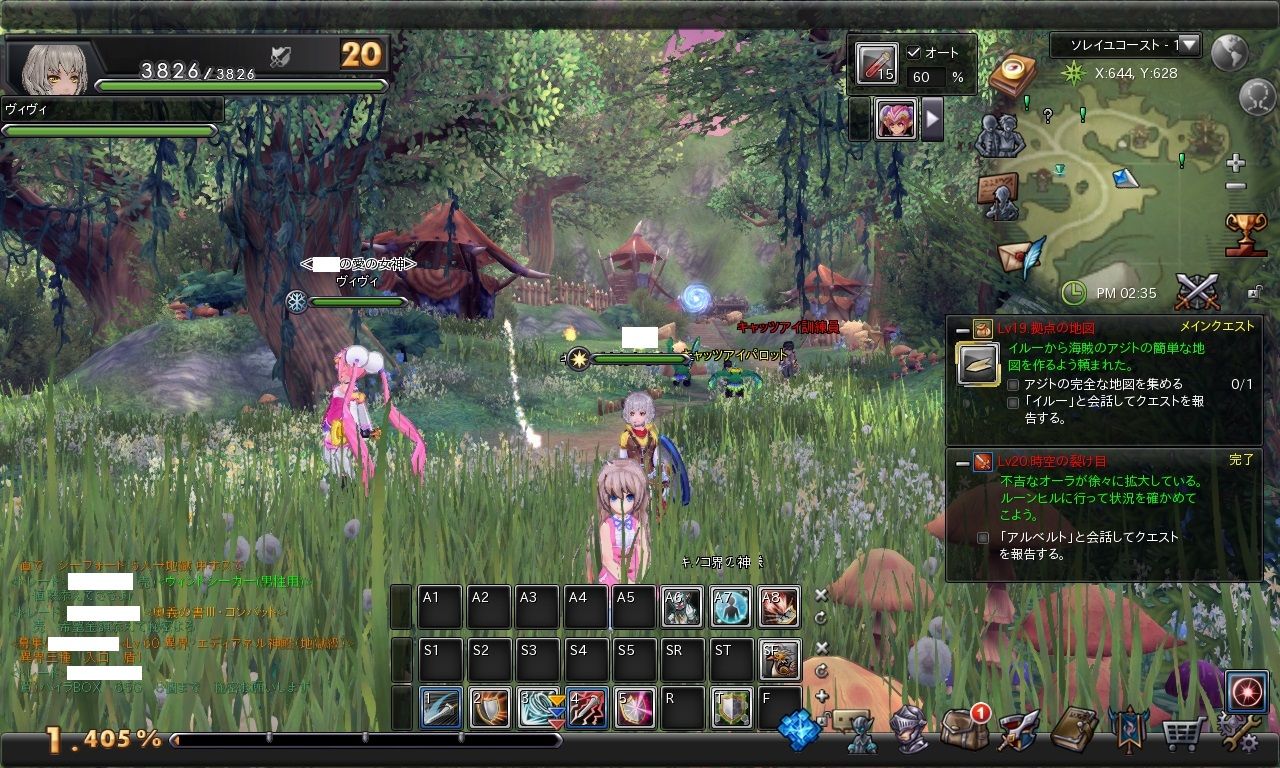1280x768 pixels.
Task: Open the world map globe icon
Action: click(x=1229, y=52)
